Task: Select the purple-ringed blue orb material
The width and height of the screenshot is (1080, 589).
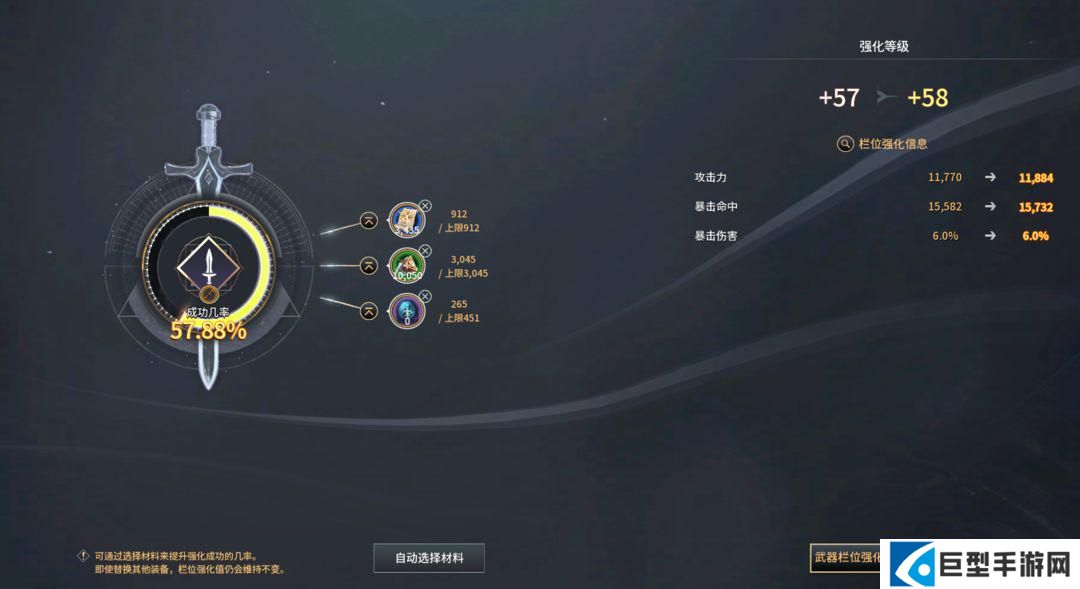Action: (x=406, y=311)
